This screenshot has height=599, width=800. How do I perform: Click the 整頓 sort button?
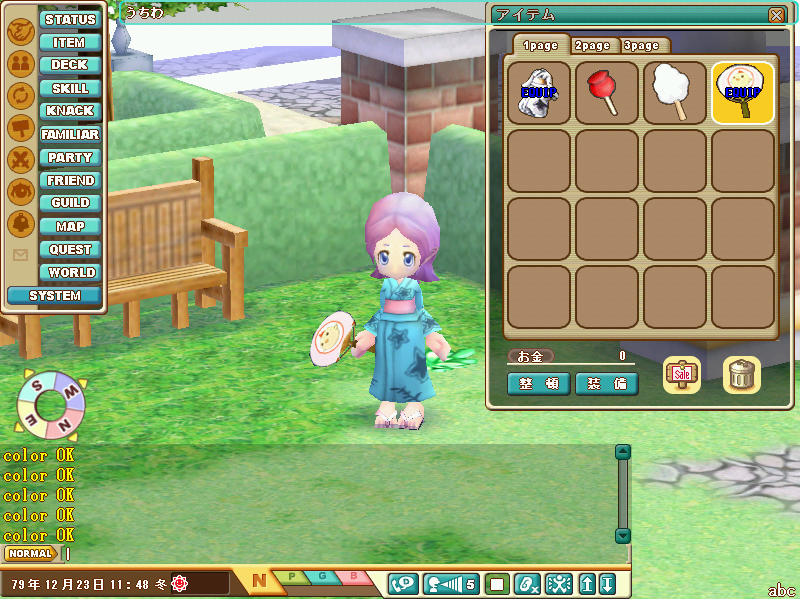pyautogui.click(x=539, y=384)
